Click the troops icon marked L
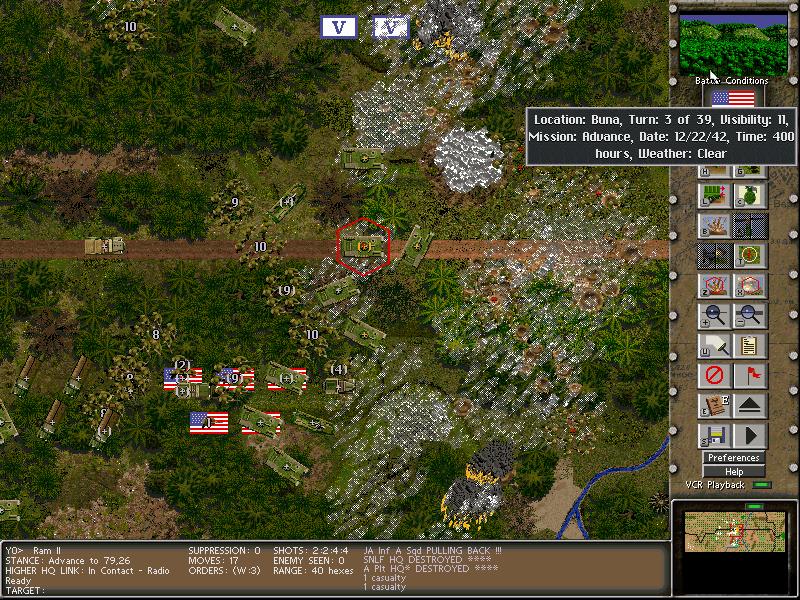Viewport: 800px width, 600px height. pos(715,195)
